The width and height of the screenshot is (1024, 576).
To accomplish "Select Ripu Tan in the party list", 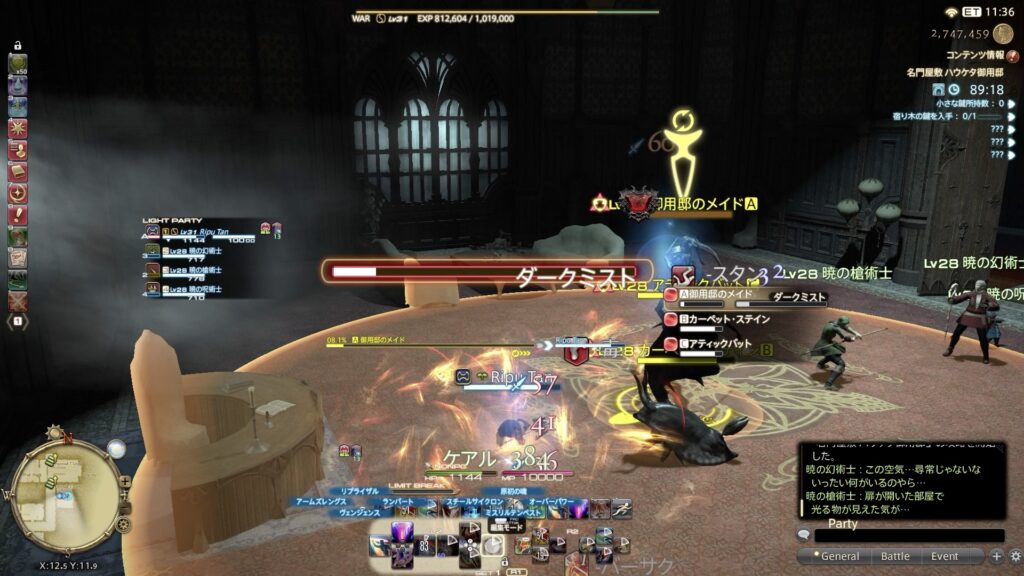I will click(x=200, y=232).
